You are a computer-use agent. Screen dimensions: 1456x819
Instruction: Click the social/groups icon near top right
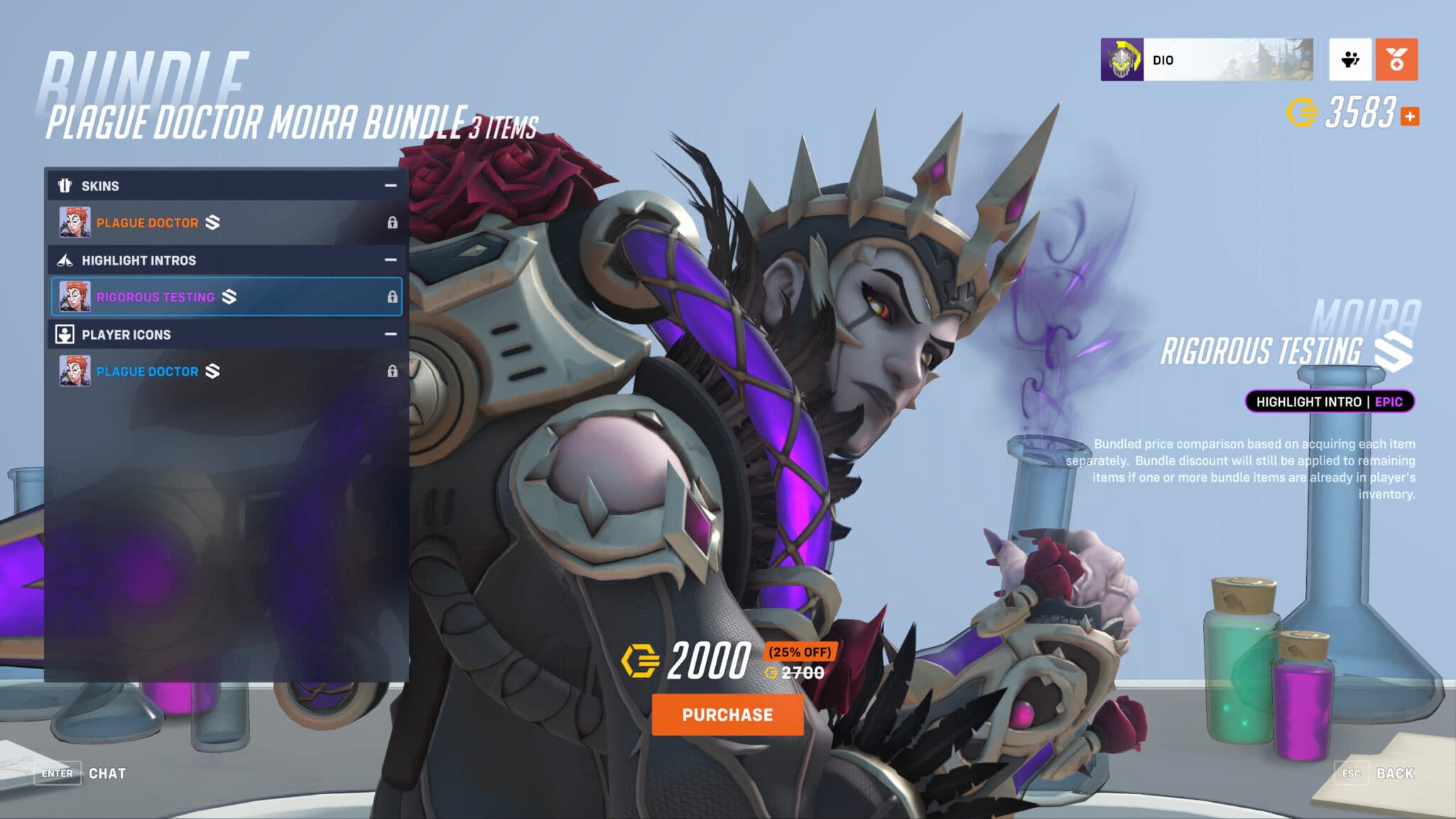click(1349, 61)
